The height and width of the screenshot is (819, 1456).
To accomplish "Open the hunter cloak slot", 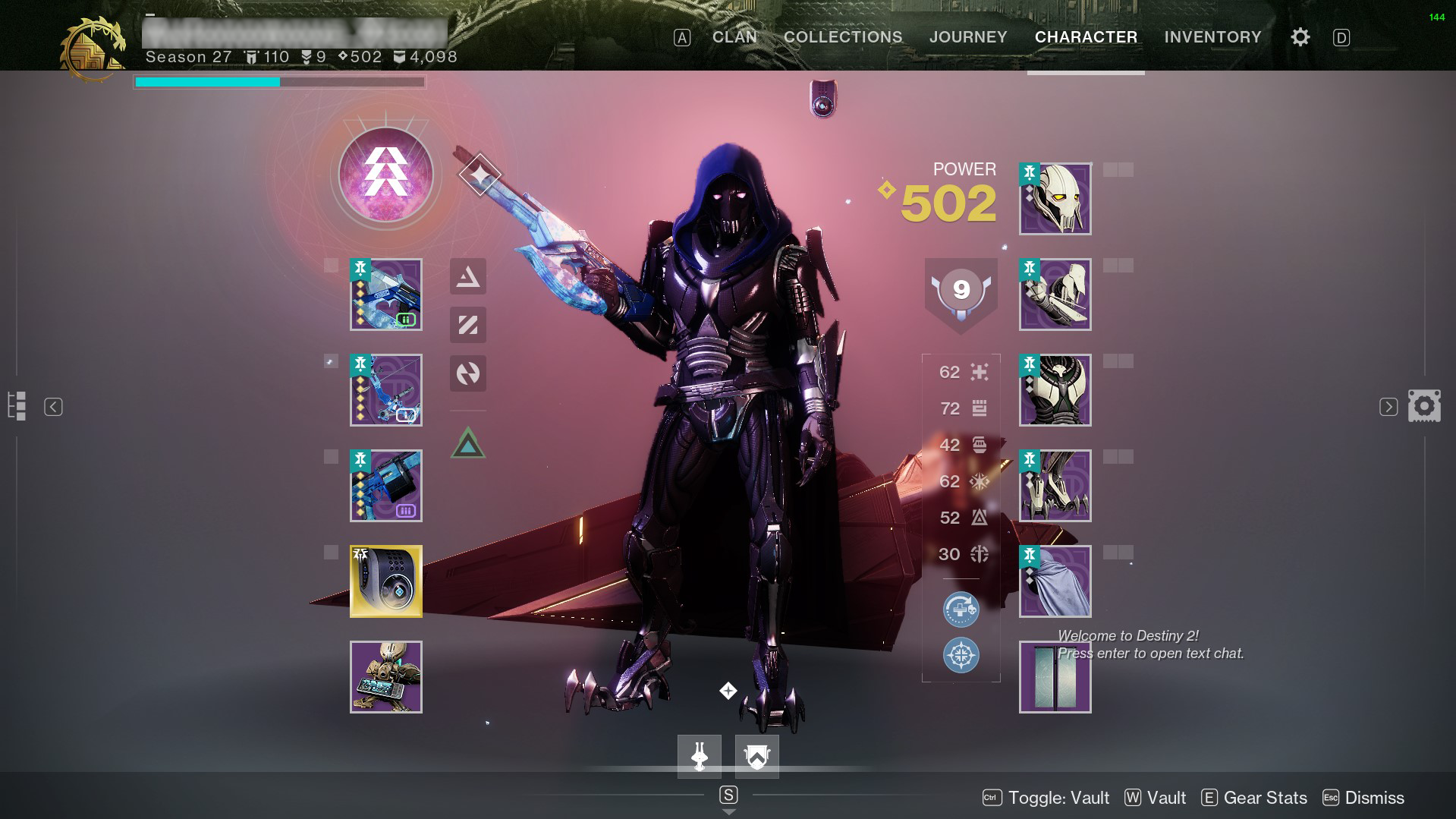I will click(x=1055, y=581).
